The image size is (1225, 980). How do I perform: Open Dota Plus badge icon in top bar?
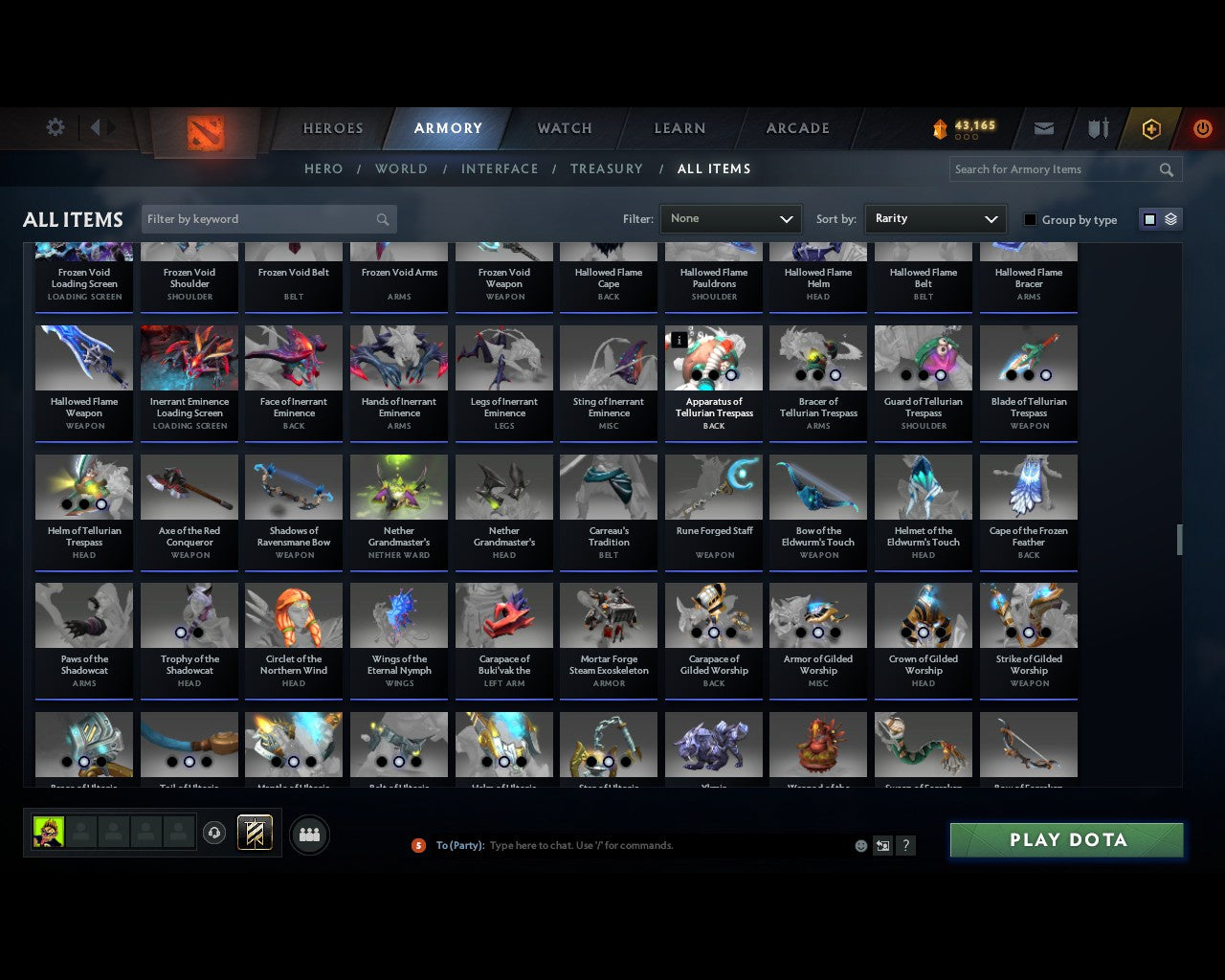[x=1151, y=128]
